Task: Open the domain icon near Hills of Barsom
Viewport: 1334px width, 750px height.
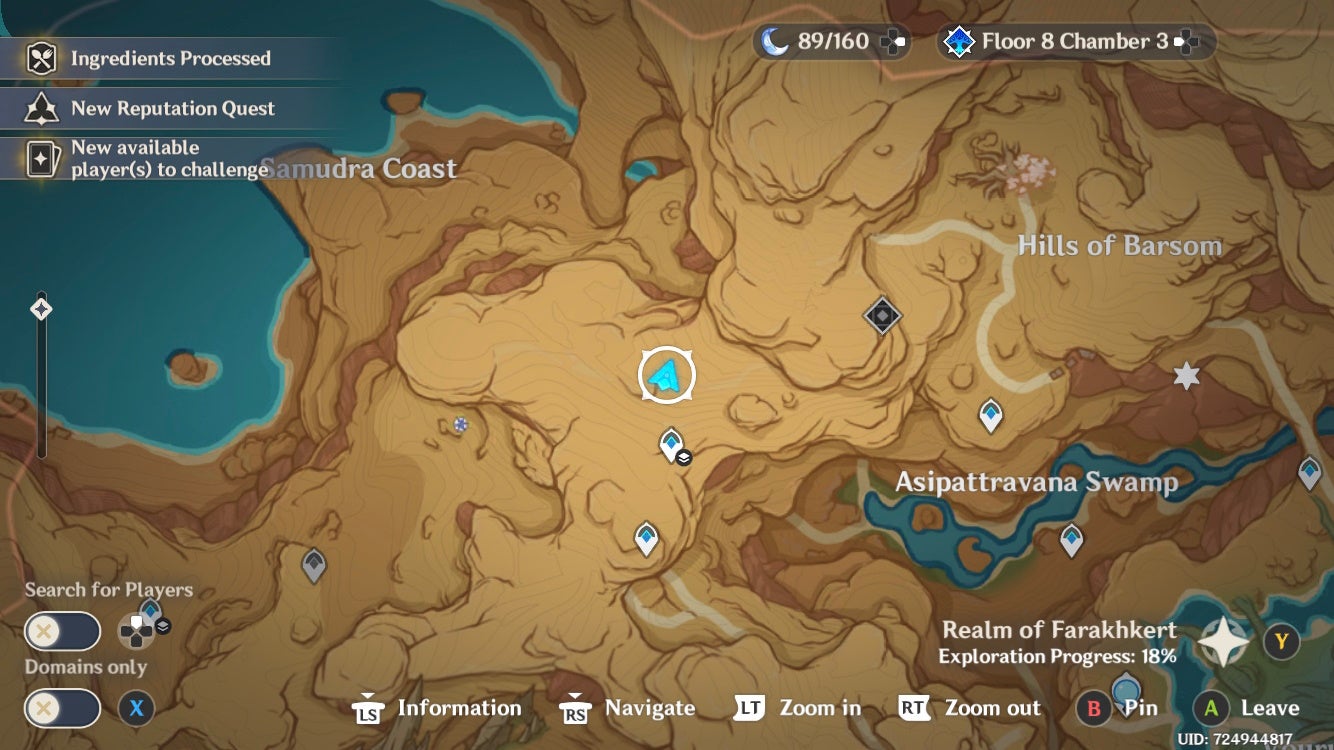Action: coord(881,316)
